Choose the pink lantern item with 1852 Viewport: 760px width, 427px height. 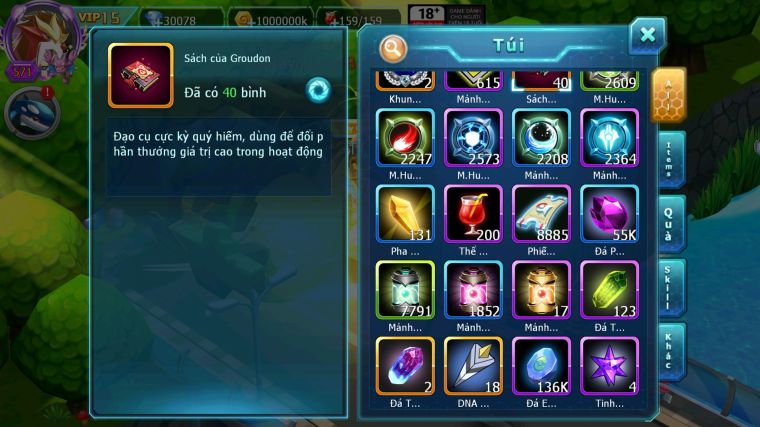tap(473, 290)
